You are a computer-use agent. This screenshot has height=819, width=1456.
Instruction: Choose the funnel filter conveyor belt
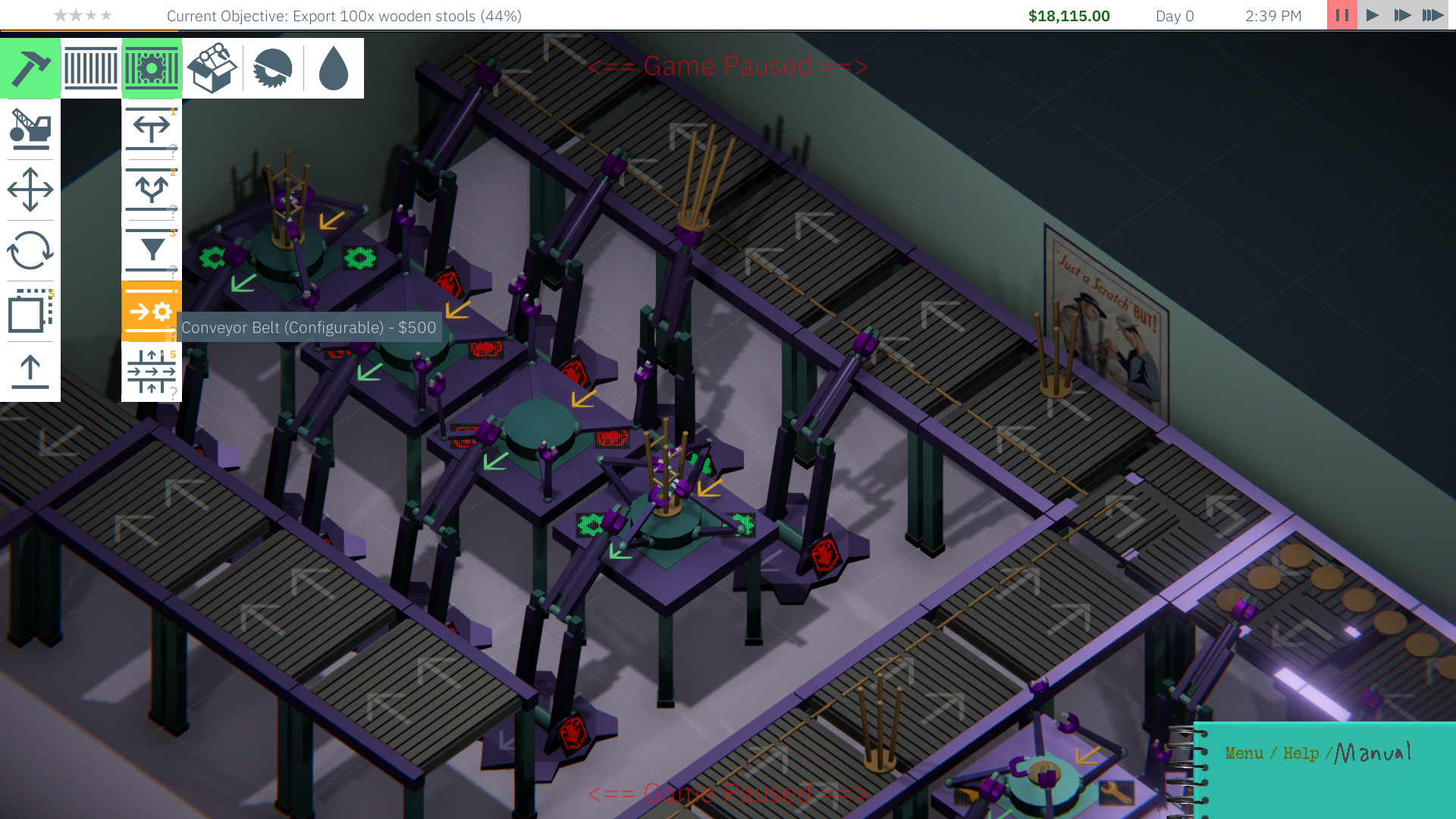(152, 250)
